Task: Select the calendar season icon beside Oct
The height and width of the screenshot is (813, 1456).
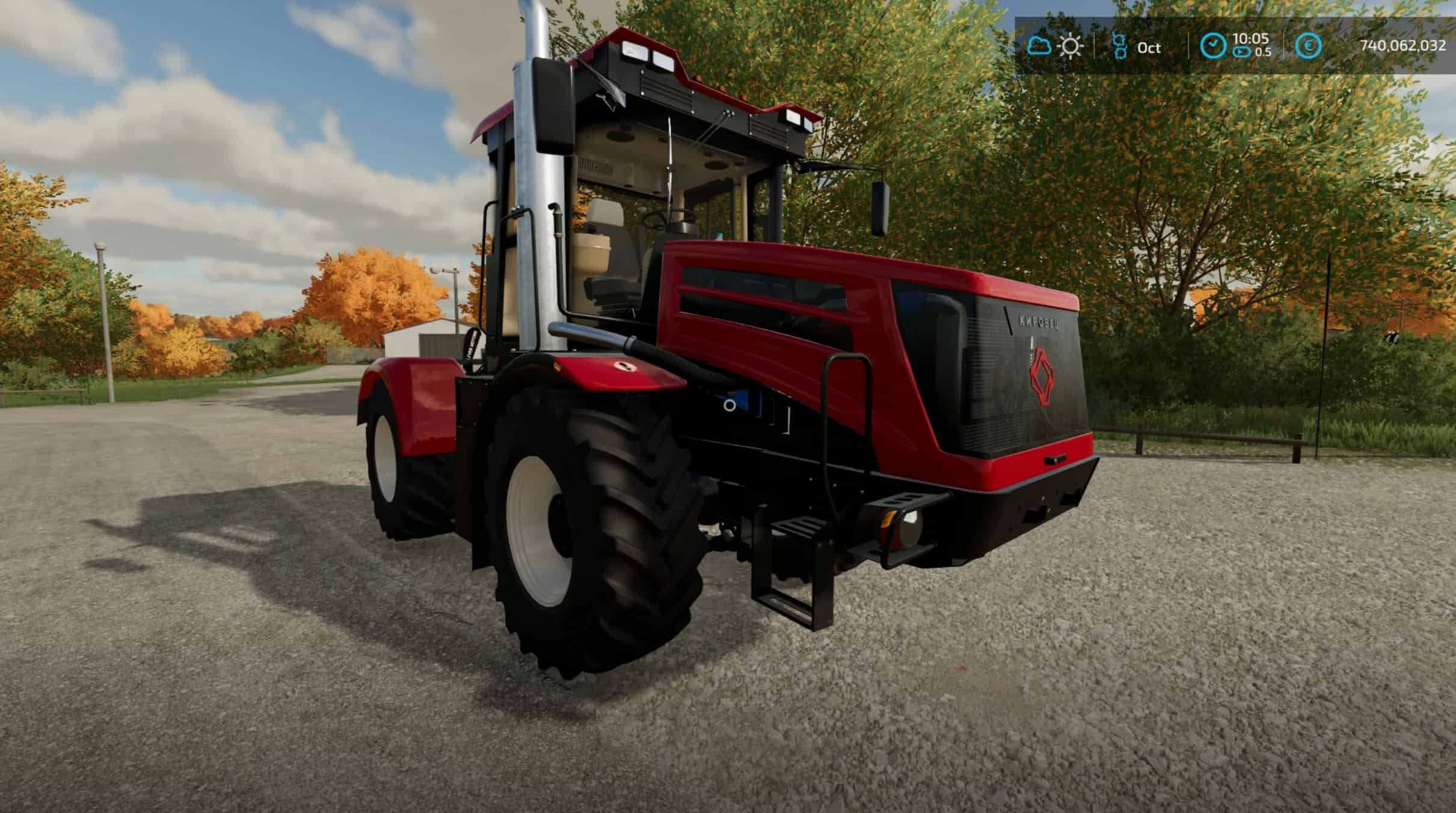Action: pyautogui.click(x=1119, y=46)
